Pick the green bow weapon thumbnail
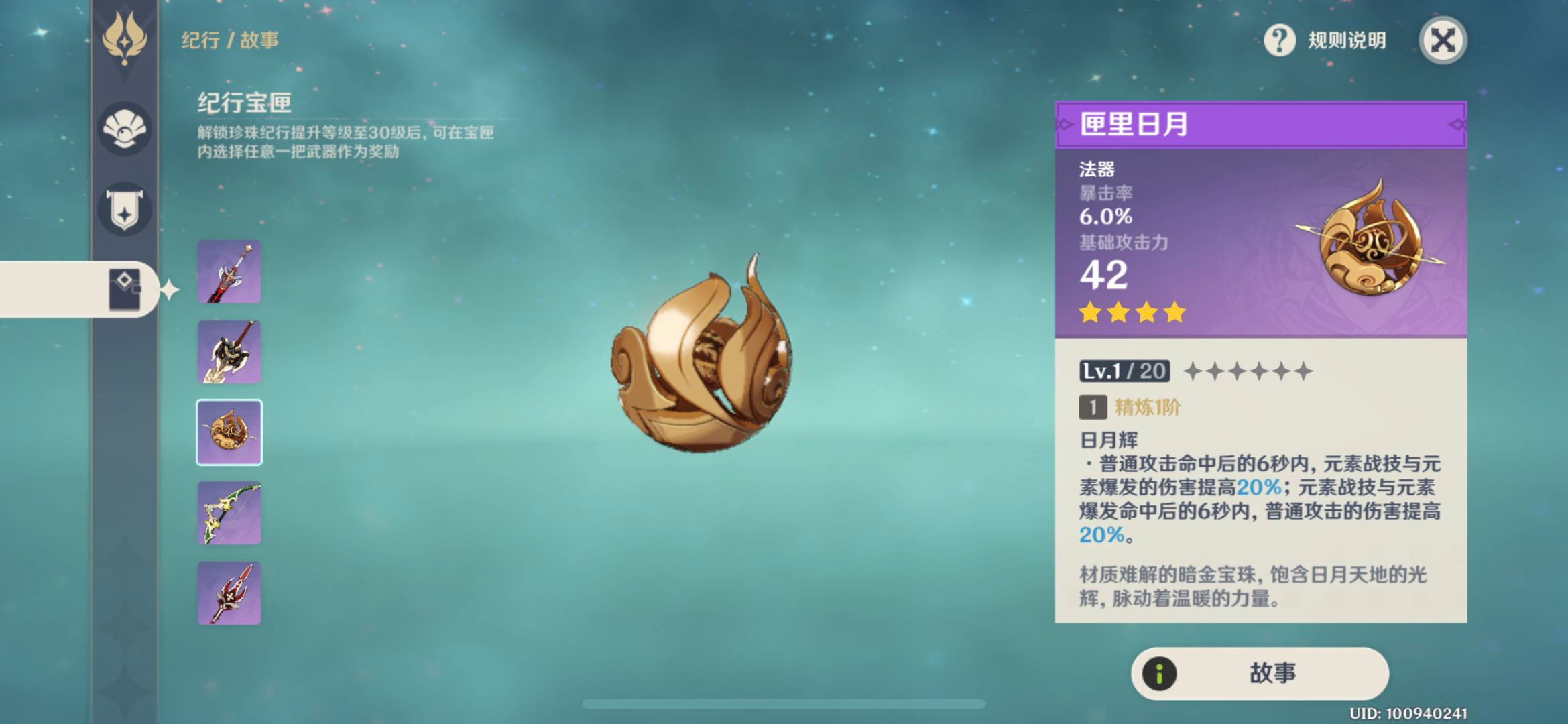Image resolution: width=1568 pixels, height=724 pixels. (x=229, y=513)
